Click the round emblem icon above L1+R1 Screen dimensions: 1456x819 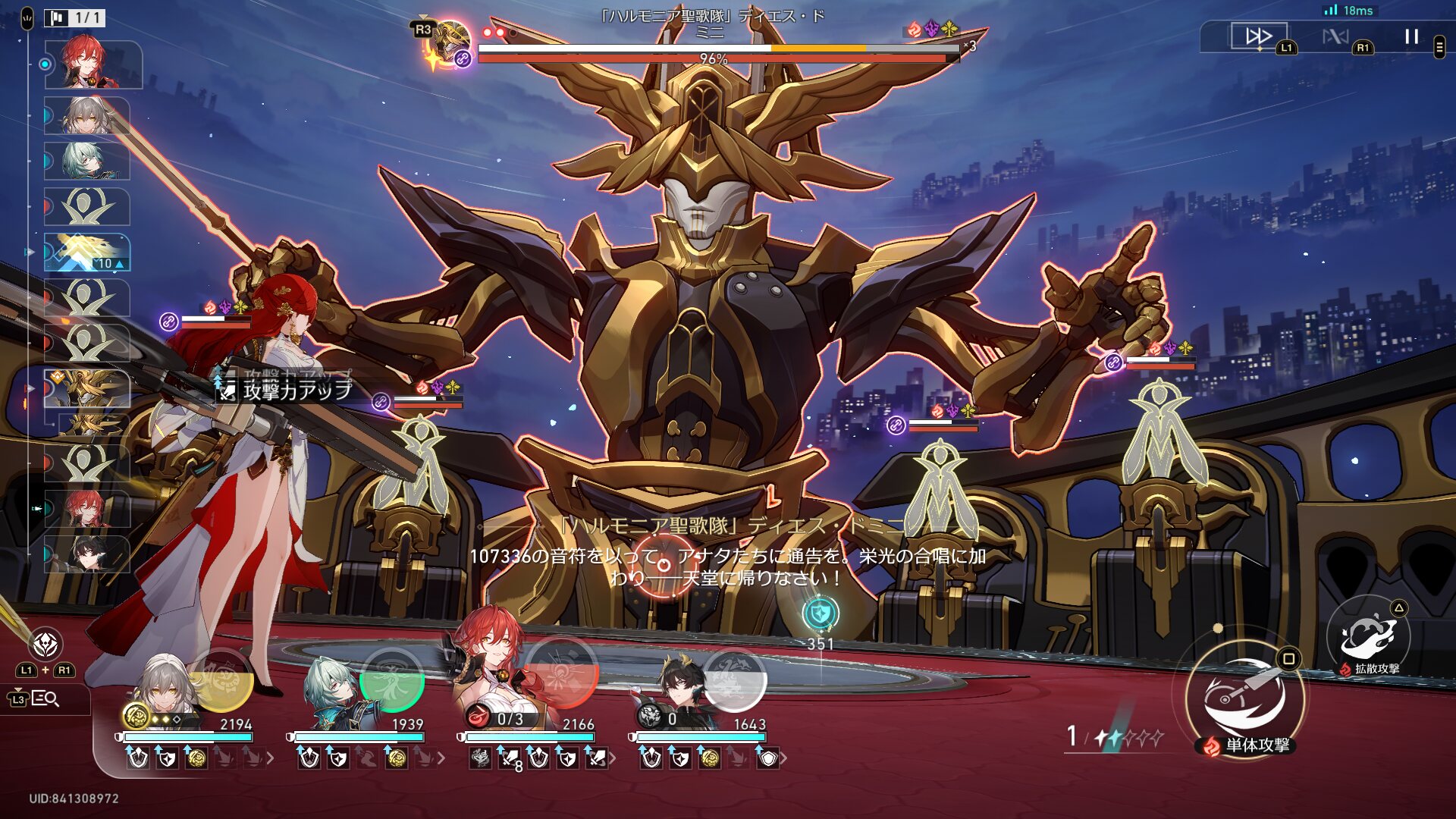click(x=45, y=645)
